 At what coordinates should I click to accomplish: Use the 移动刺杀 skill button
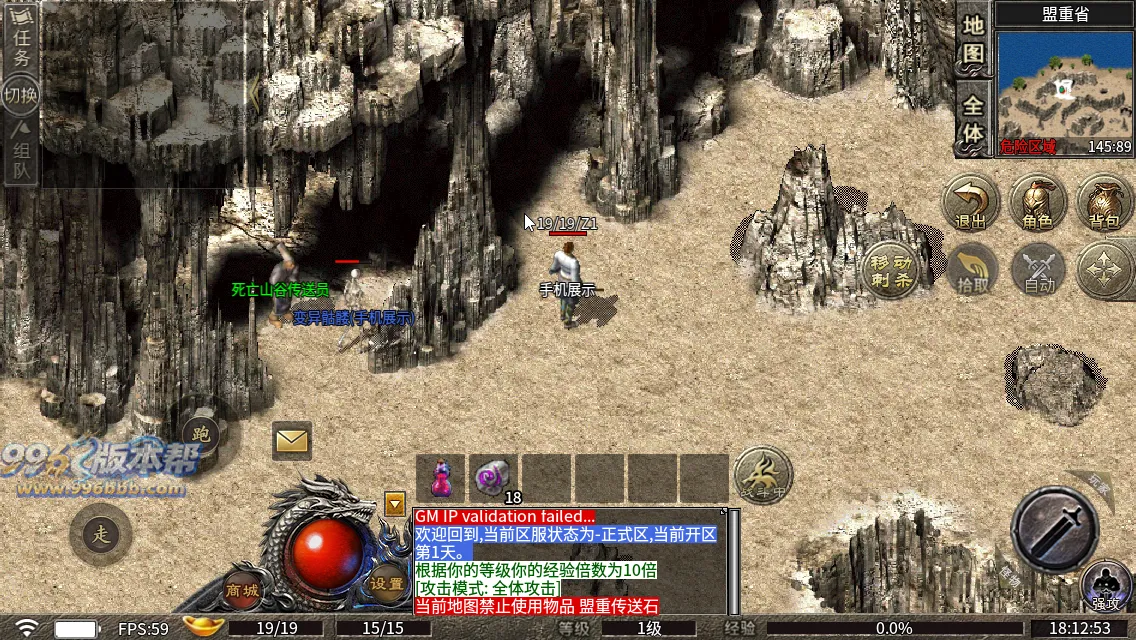point(890,270)
